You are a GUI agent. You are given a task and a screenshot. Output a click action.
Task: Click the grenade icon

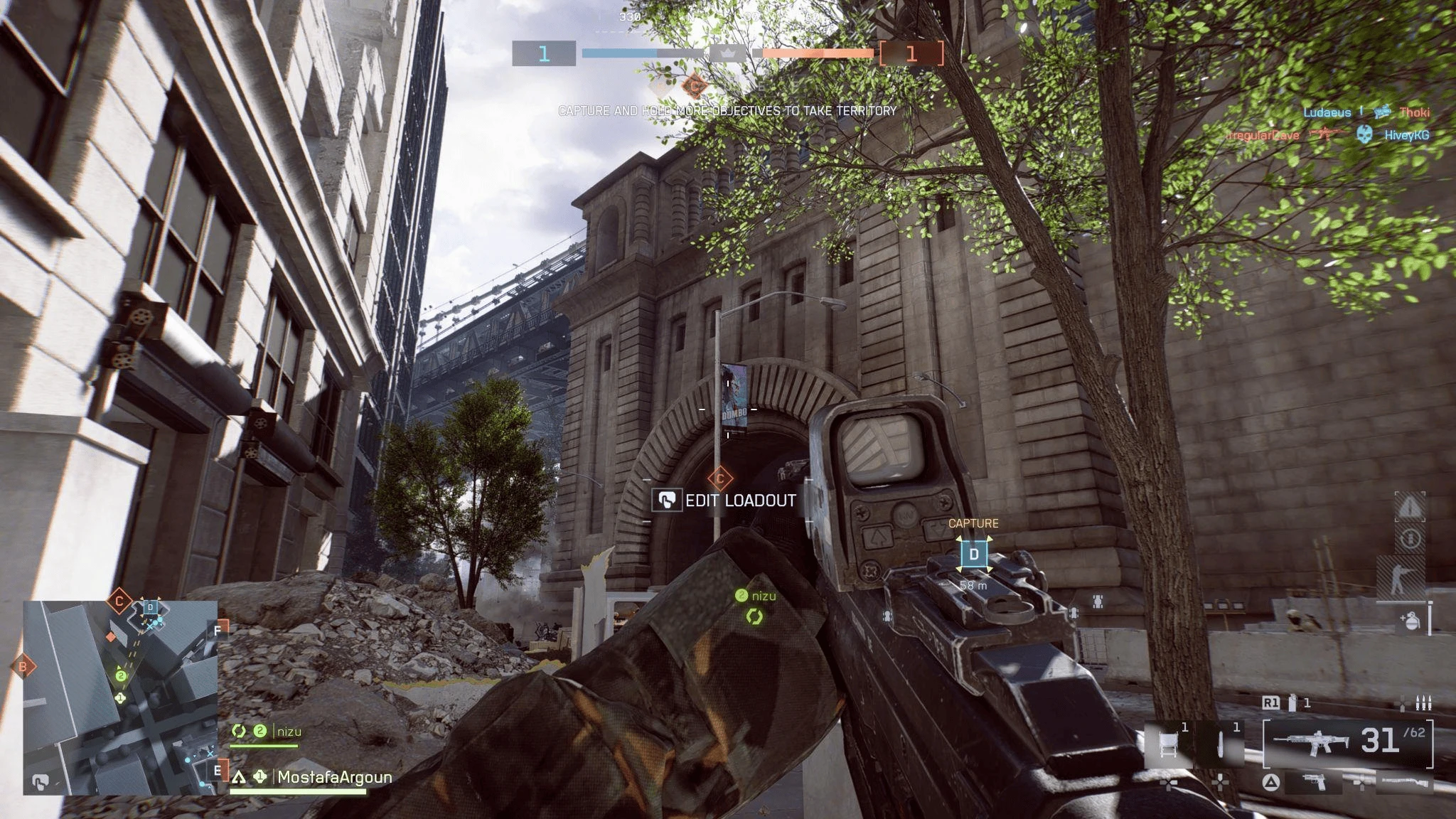click(x=1409, y=620)
